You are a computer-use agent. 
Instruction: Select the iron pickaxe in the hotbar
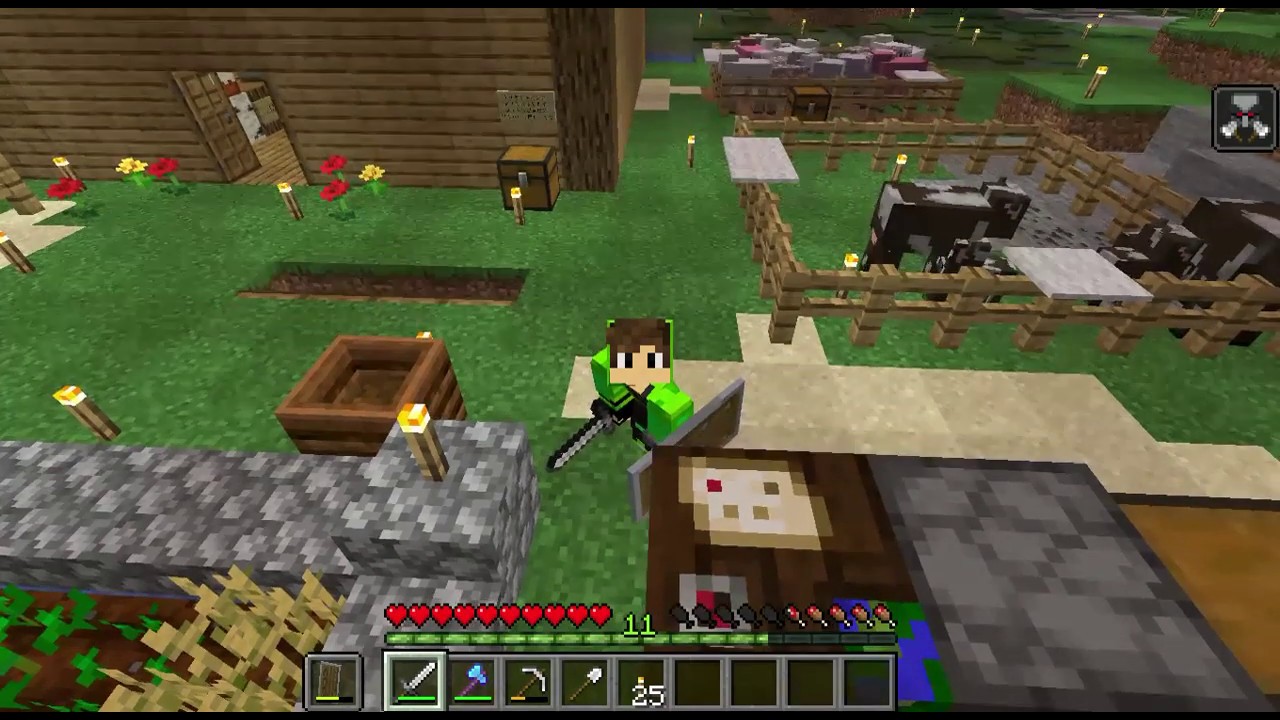(x=533, y=678)
